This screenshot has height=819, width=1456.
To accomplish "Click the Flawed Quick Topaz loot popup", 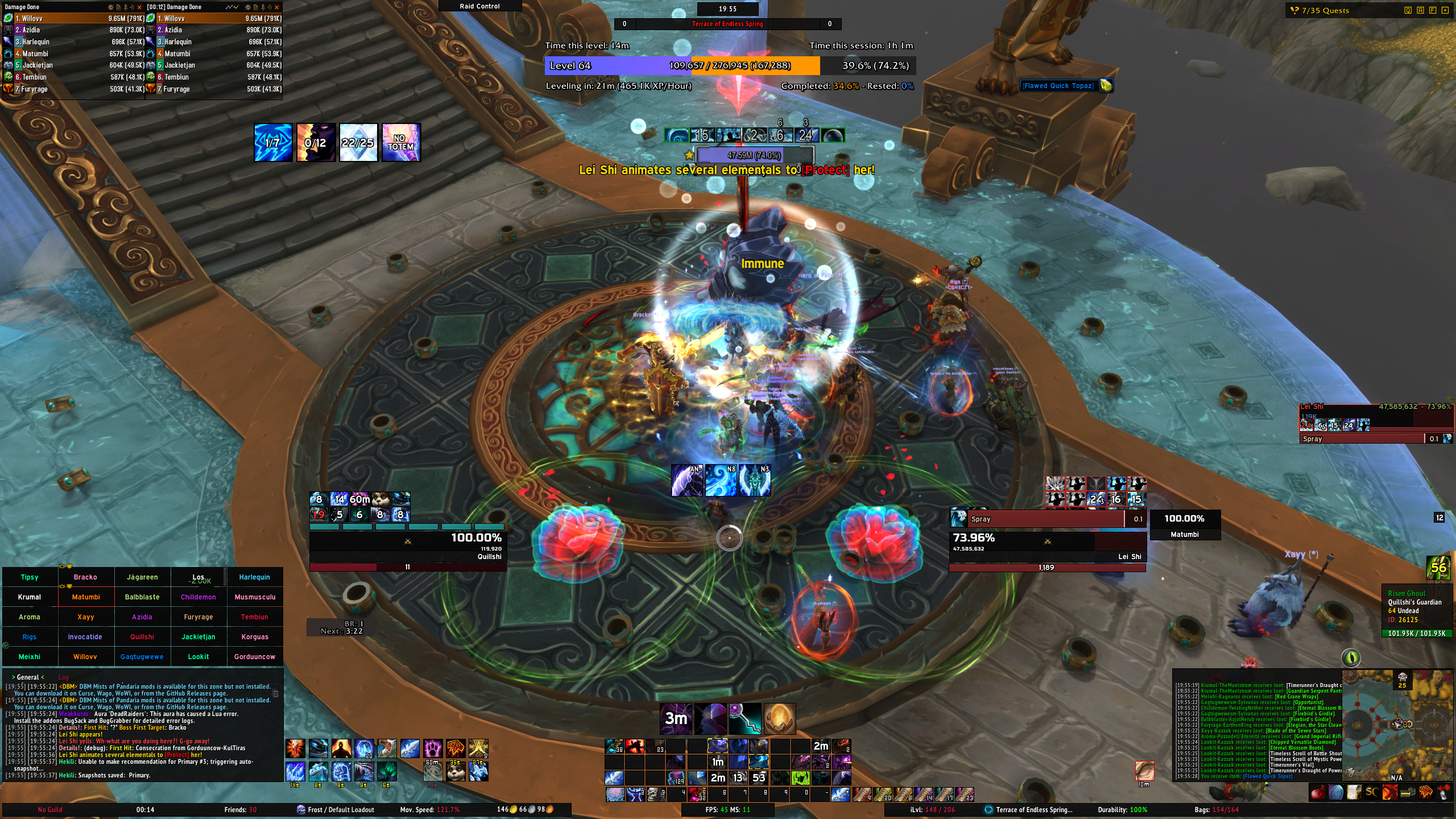I will (1058, 86).
